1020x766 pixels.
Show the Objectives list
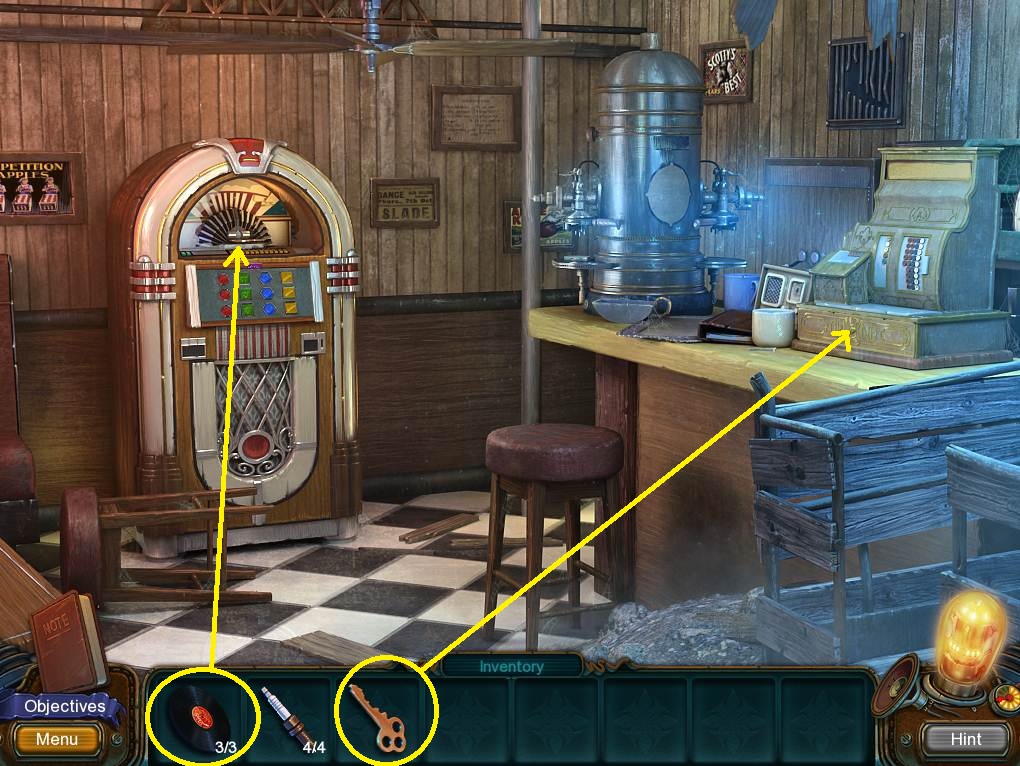[64, 706]
